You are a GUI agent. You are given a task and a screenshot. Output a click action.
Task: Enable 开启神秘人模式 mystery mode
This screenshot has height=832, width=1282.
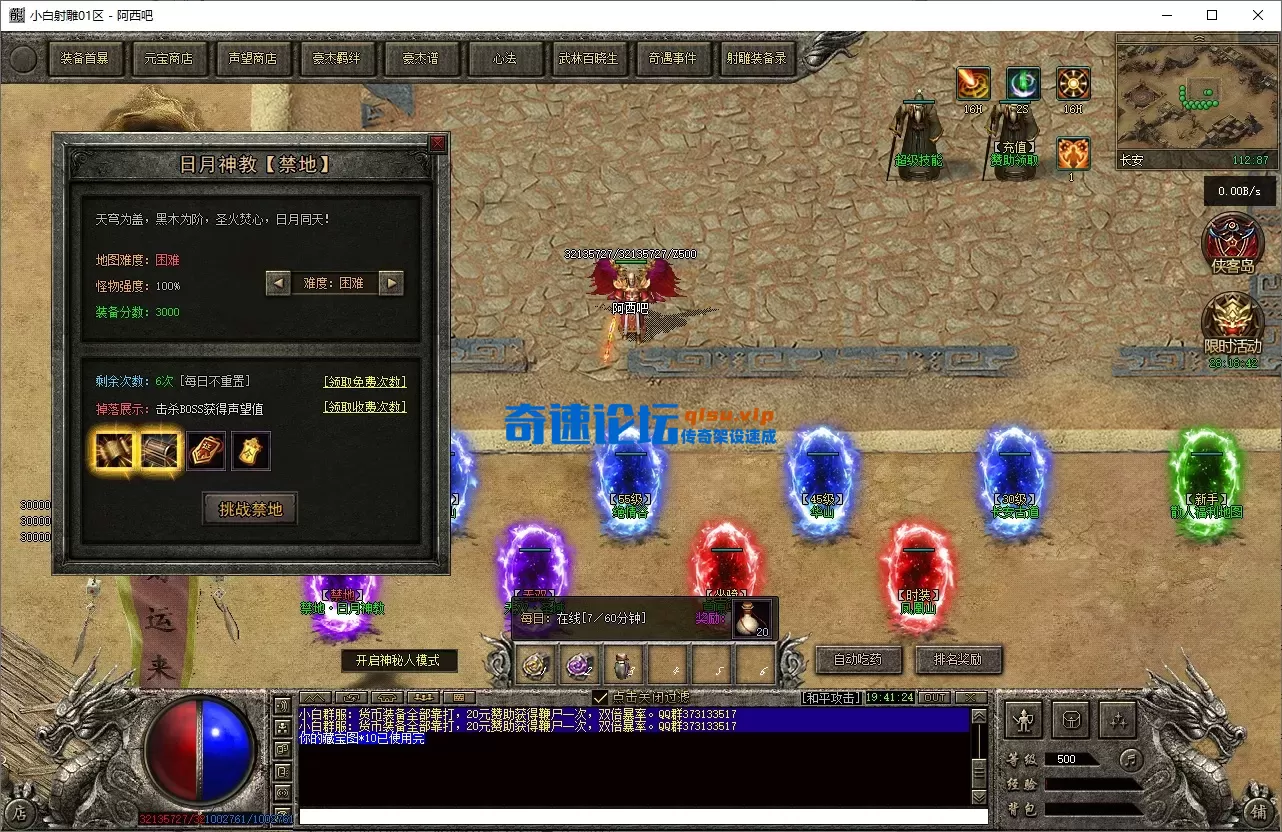click(x=399, y=660)
